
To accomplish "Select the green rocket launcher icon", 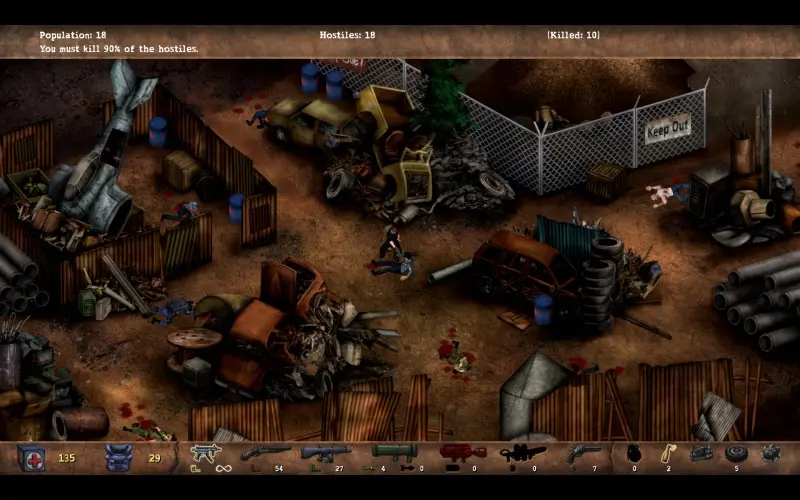I will [x=393, y=453].
